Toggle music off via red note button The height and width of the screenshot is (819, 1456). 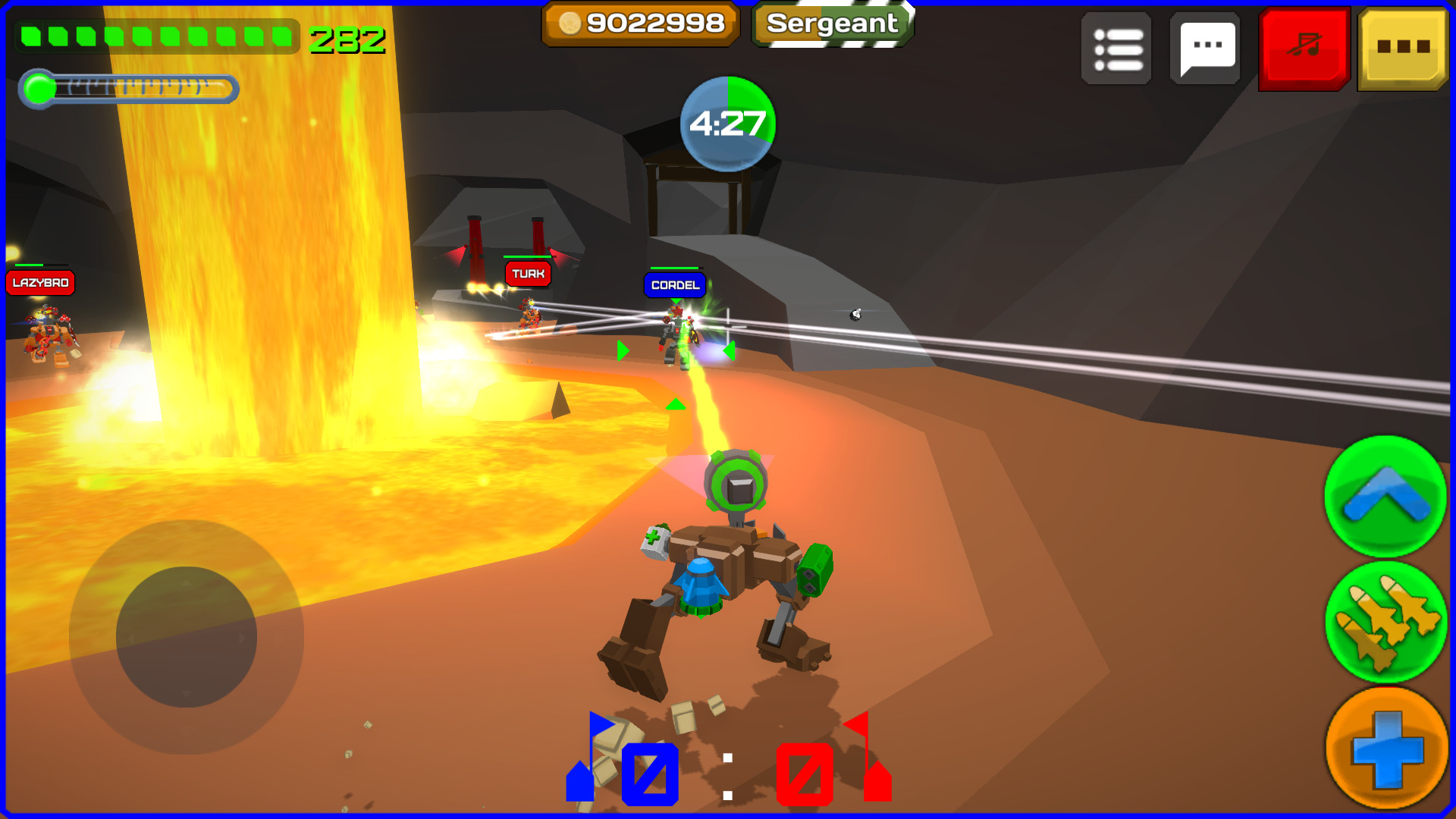[1302, 49]
